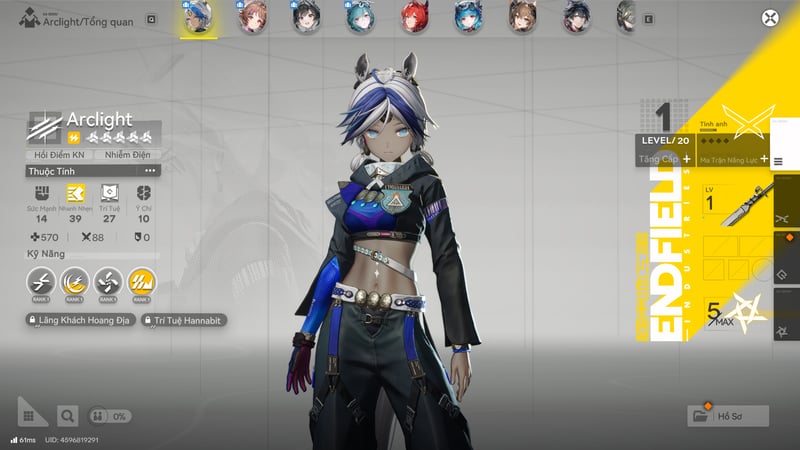
Task: View the Lãng Khách Hoang Địa talent
Action: coord(82,320)
